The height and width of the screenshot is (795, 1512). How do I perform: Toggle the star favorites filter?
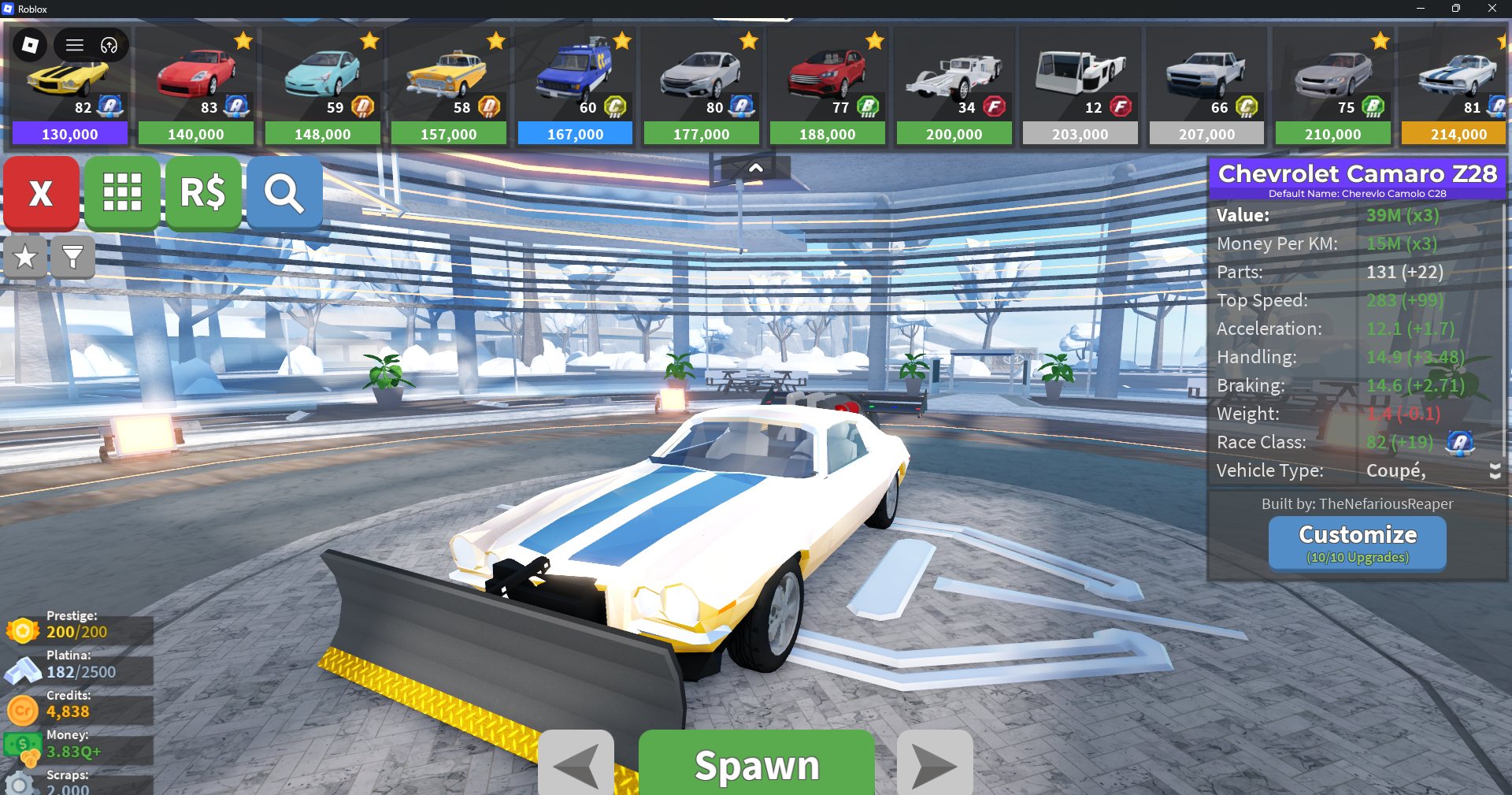(x=25, y=257)
